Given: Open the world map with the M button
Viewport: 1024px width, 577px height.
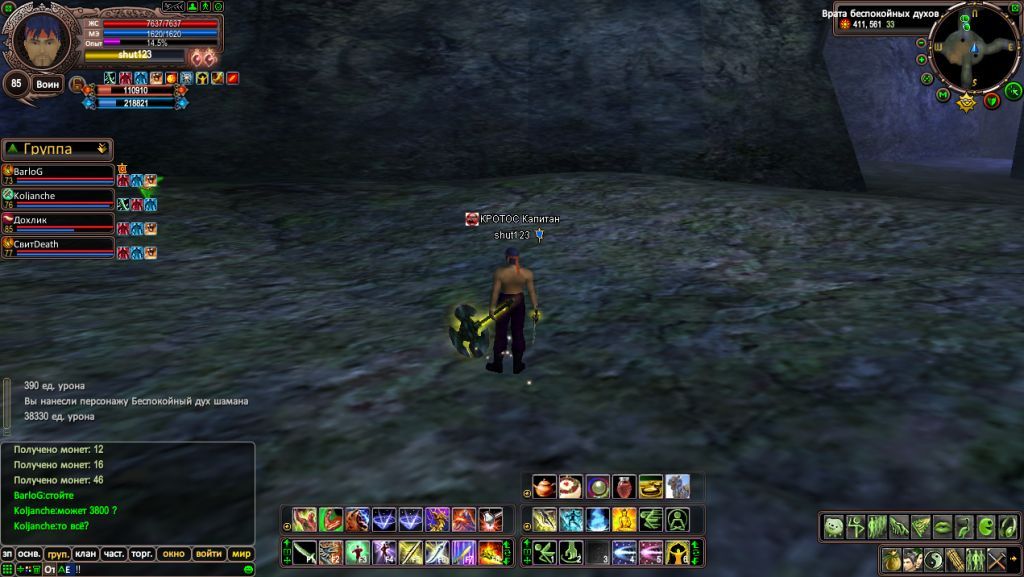Looking at the screenshot, I should coord(943,95).
